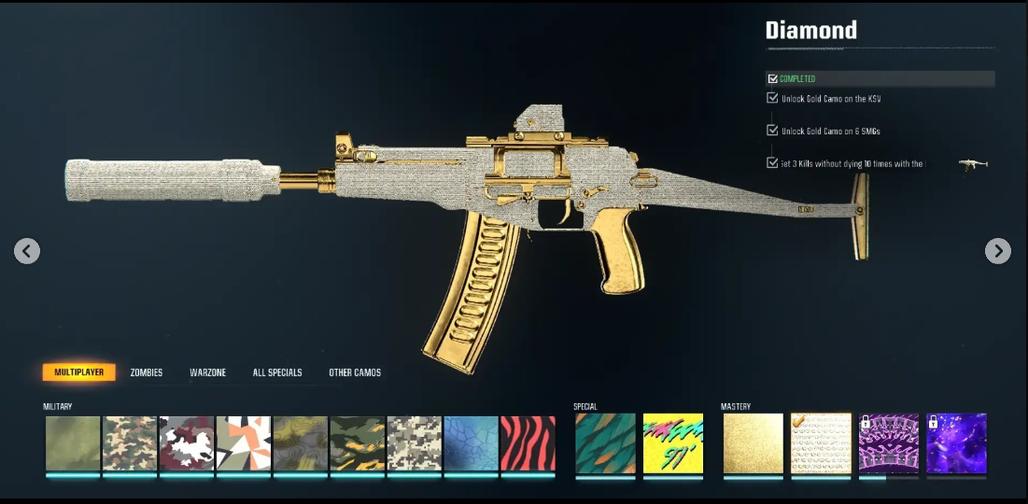
Task: Select the blue scales camo
Action: pos(471,443)
